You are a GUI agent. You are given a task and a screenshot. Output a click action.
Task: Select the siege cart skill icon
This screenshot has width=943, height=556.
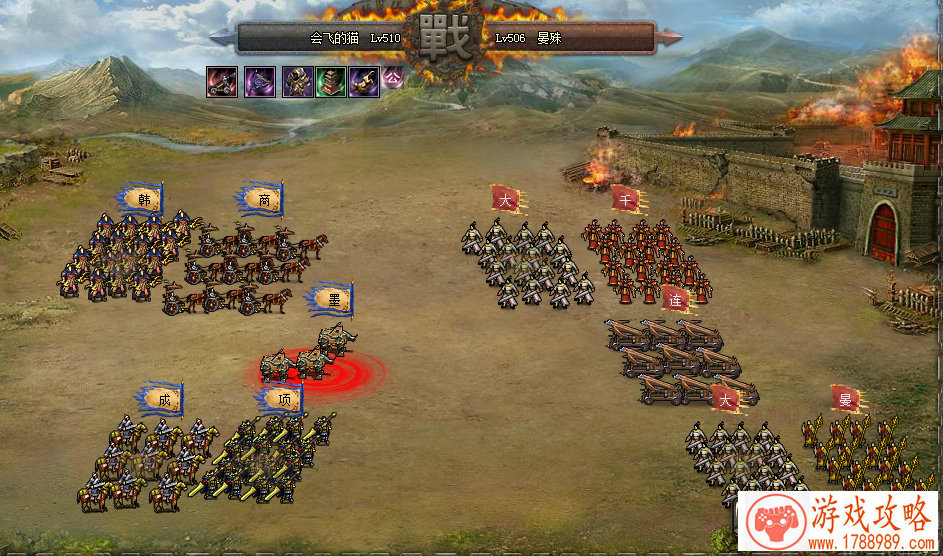[x=222, y=81]
